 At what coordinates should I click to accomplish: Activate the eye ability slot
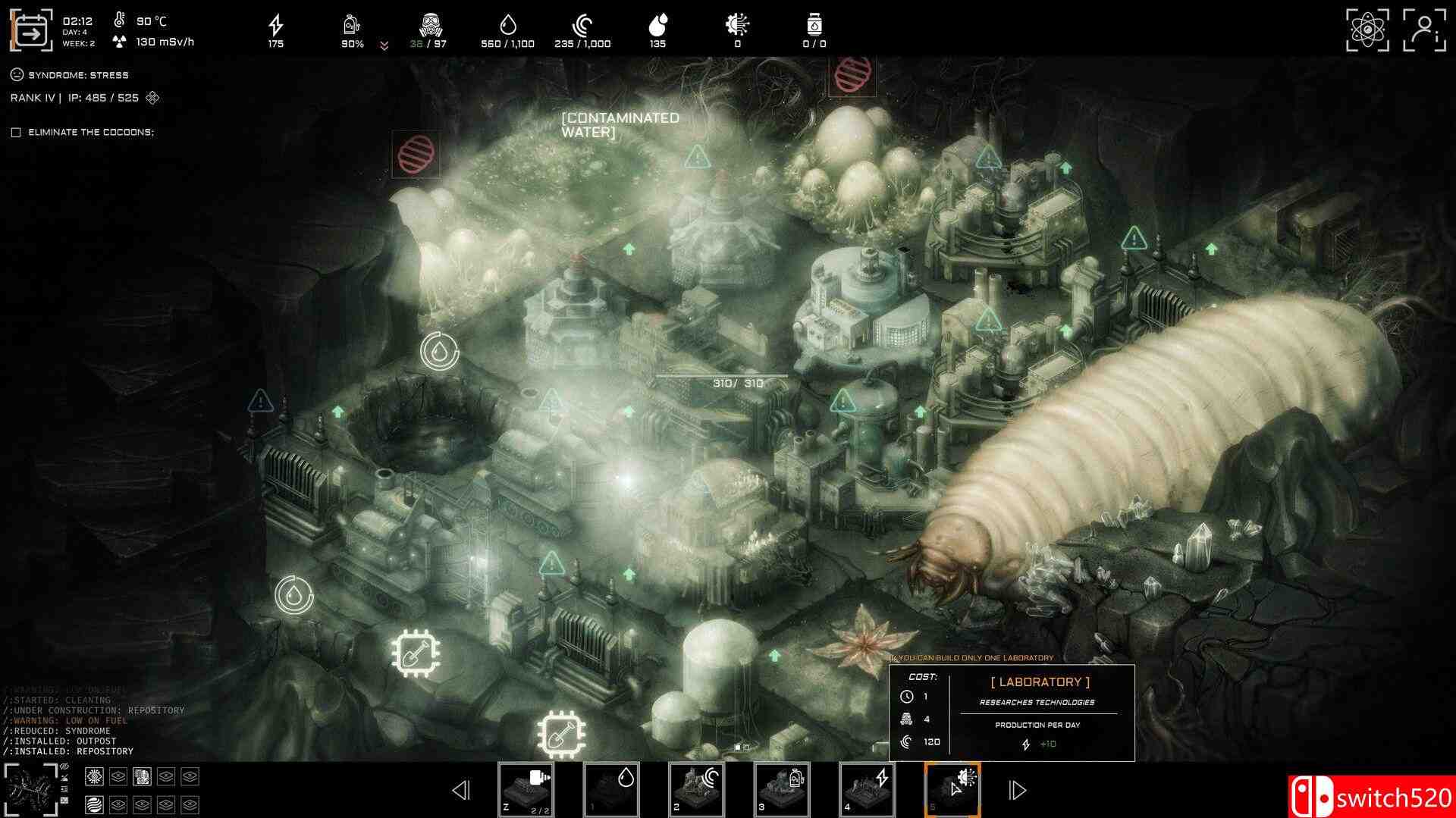click(94, 776)
